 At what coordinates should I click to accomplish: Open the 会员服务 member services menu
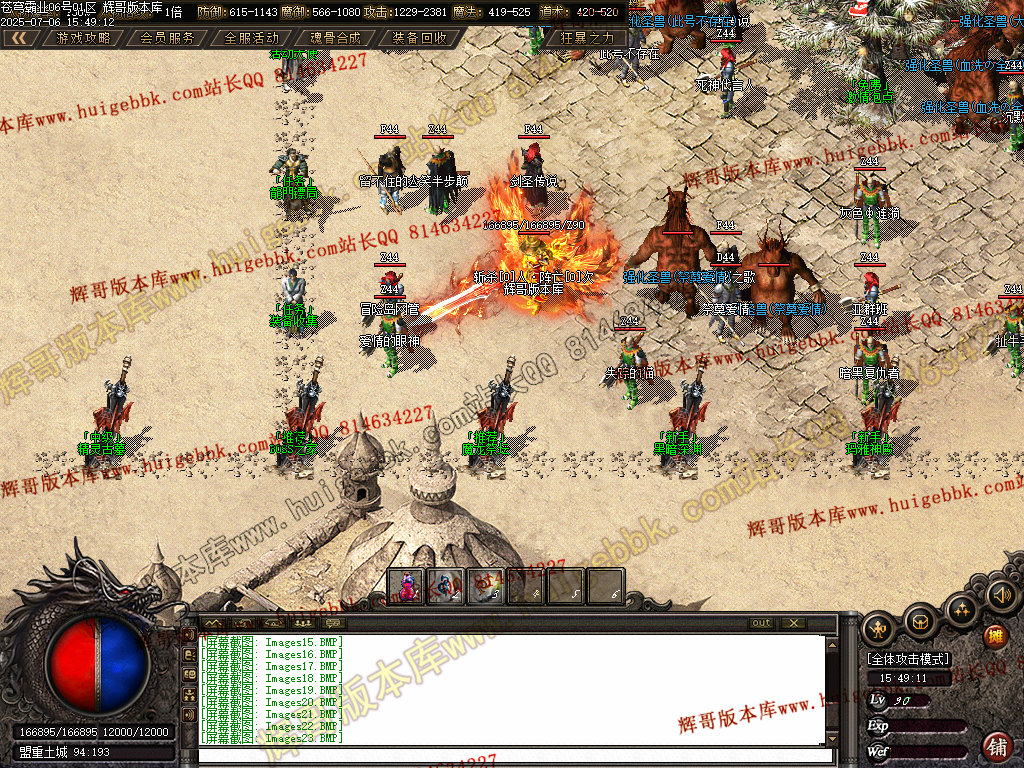coord(167,38)
